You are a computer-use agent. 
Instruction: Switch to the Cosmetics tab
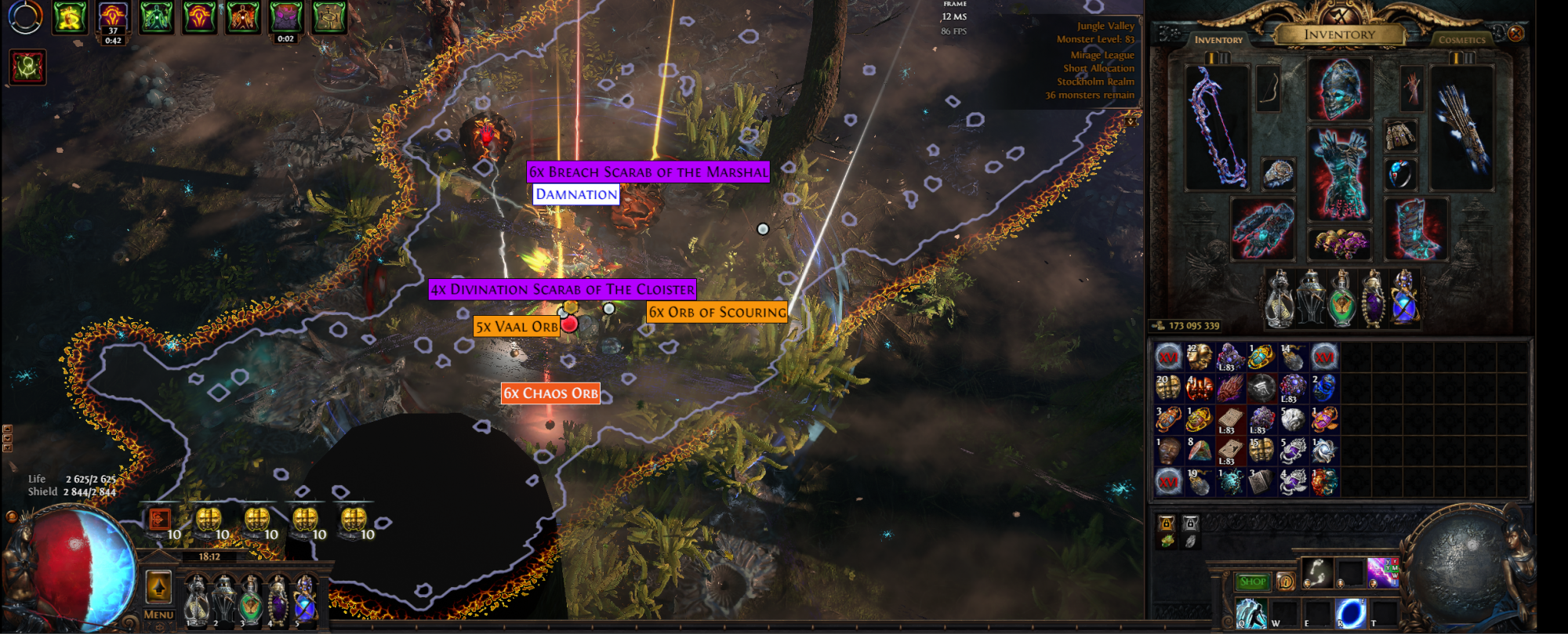coord(1461,39)
